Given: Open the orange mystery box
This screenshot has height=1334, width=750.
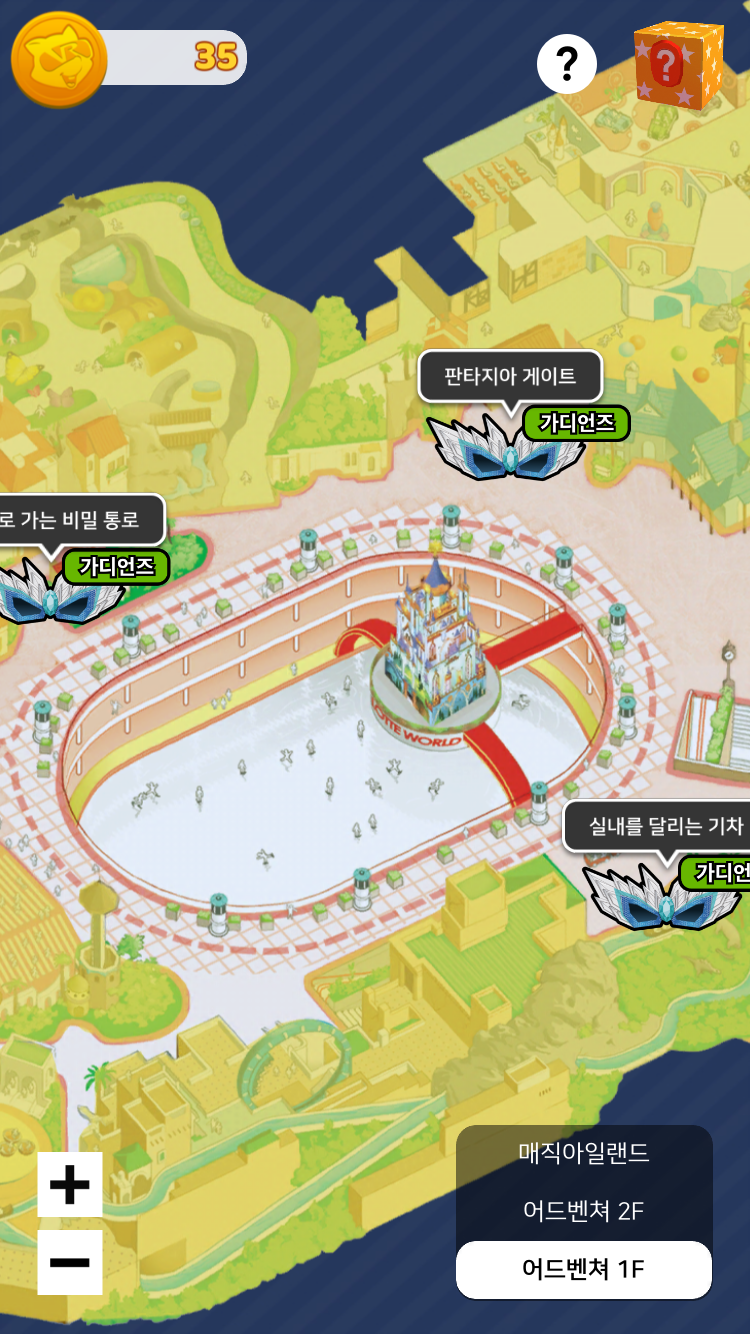Looking at the screenshot, I should click(x=678, y=64).
